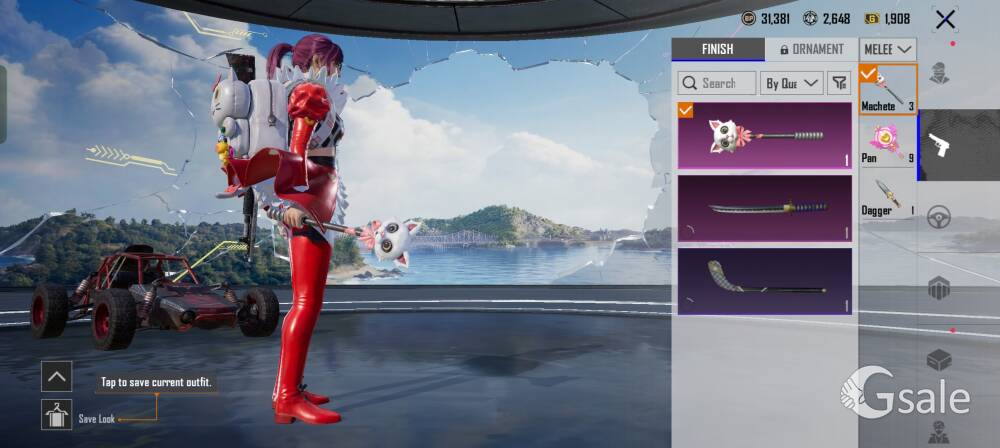Screen dimensions: 1000x448
Task: Open the Melee category dropdown
Action: click(888, 49)
